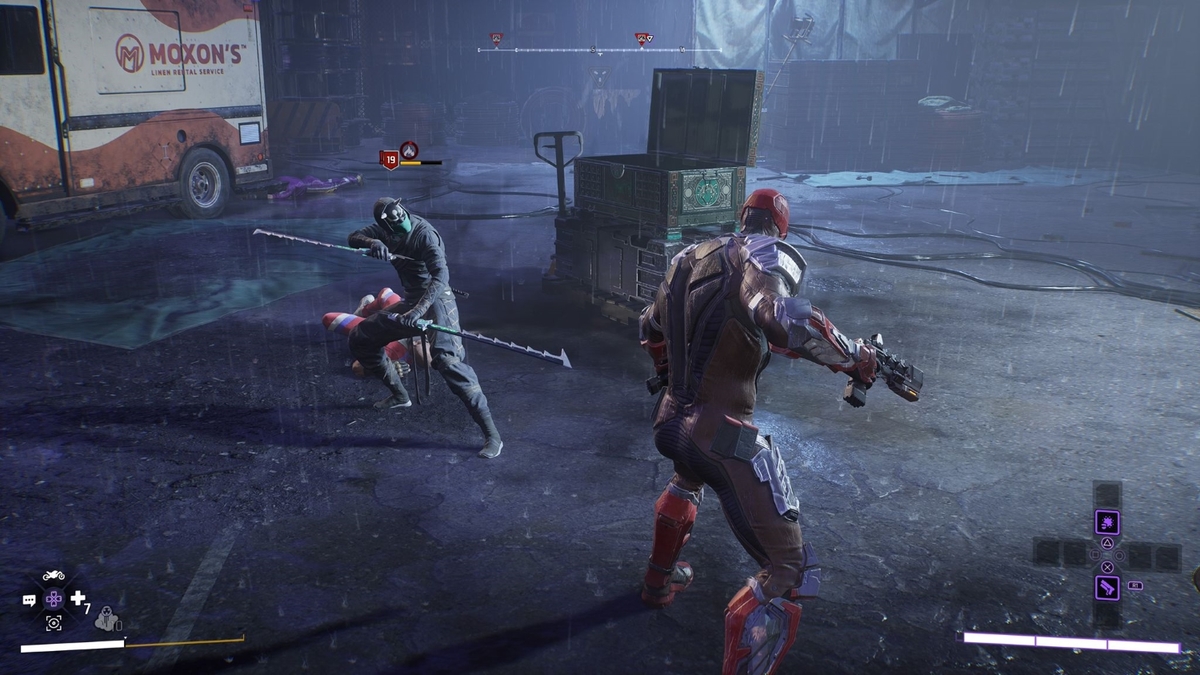Image resolution: width=1200 pixels, height=675 pixels.
Task: Trigger the purple burst momentum ability
Action: click(1107, 522)
